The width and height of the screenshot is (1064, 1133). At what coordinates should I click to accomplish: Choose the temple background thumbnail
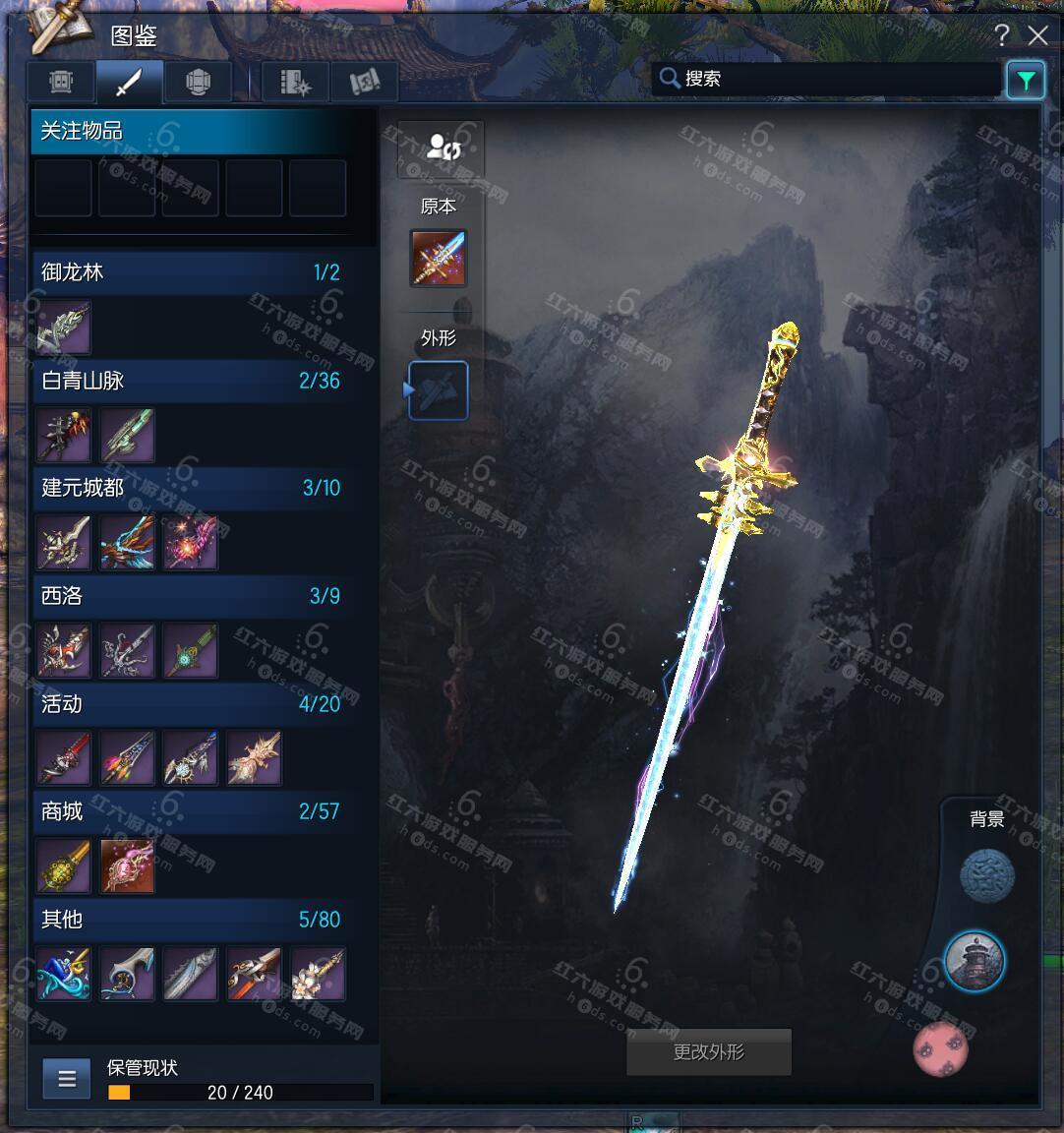tap(975, 961)
